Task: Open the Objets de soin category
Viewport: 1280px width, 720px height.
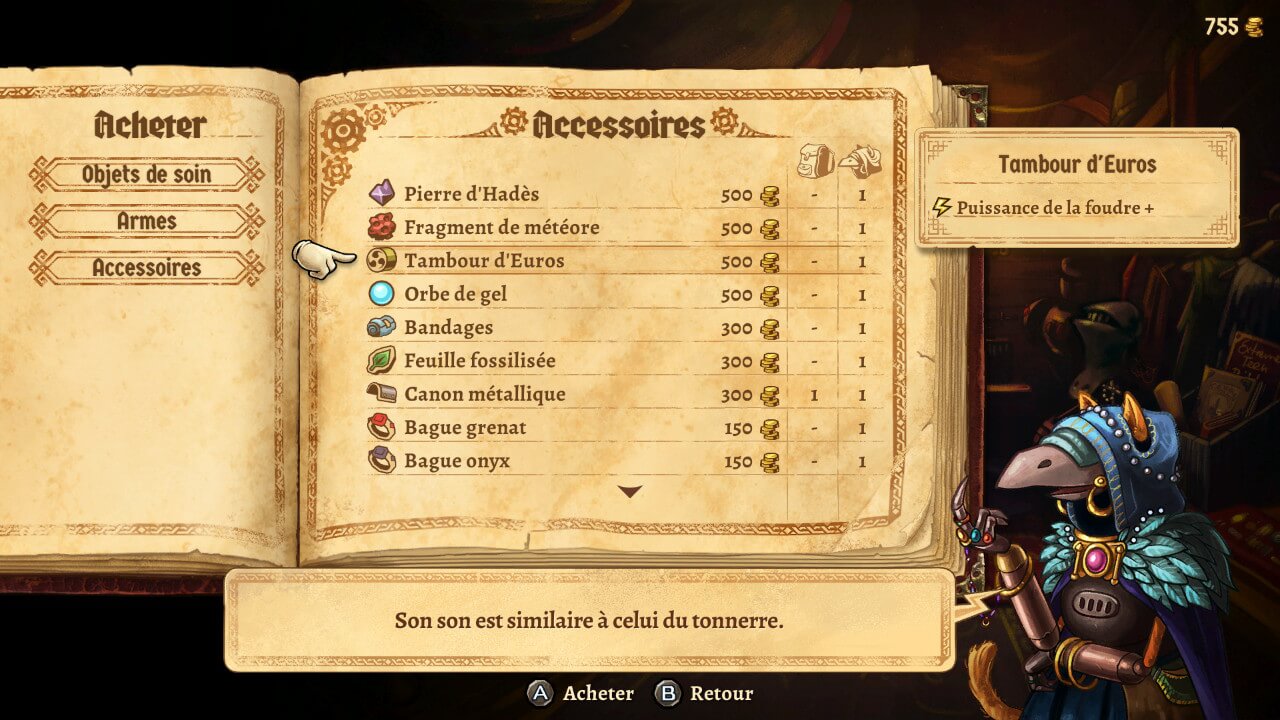Action: coord(146,174)
